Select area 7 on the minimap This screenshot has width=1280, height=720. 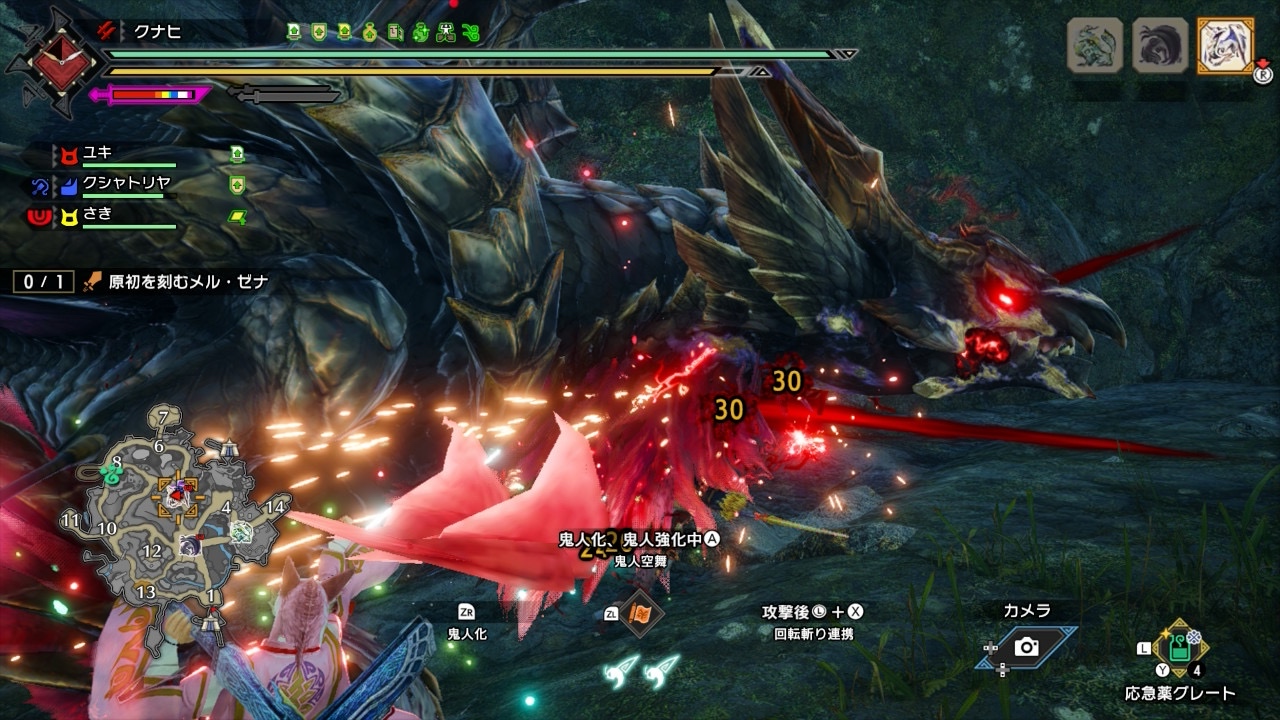[164, 416]
